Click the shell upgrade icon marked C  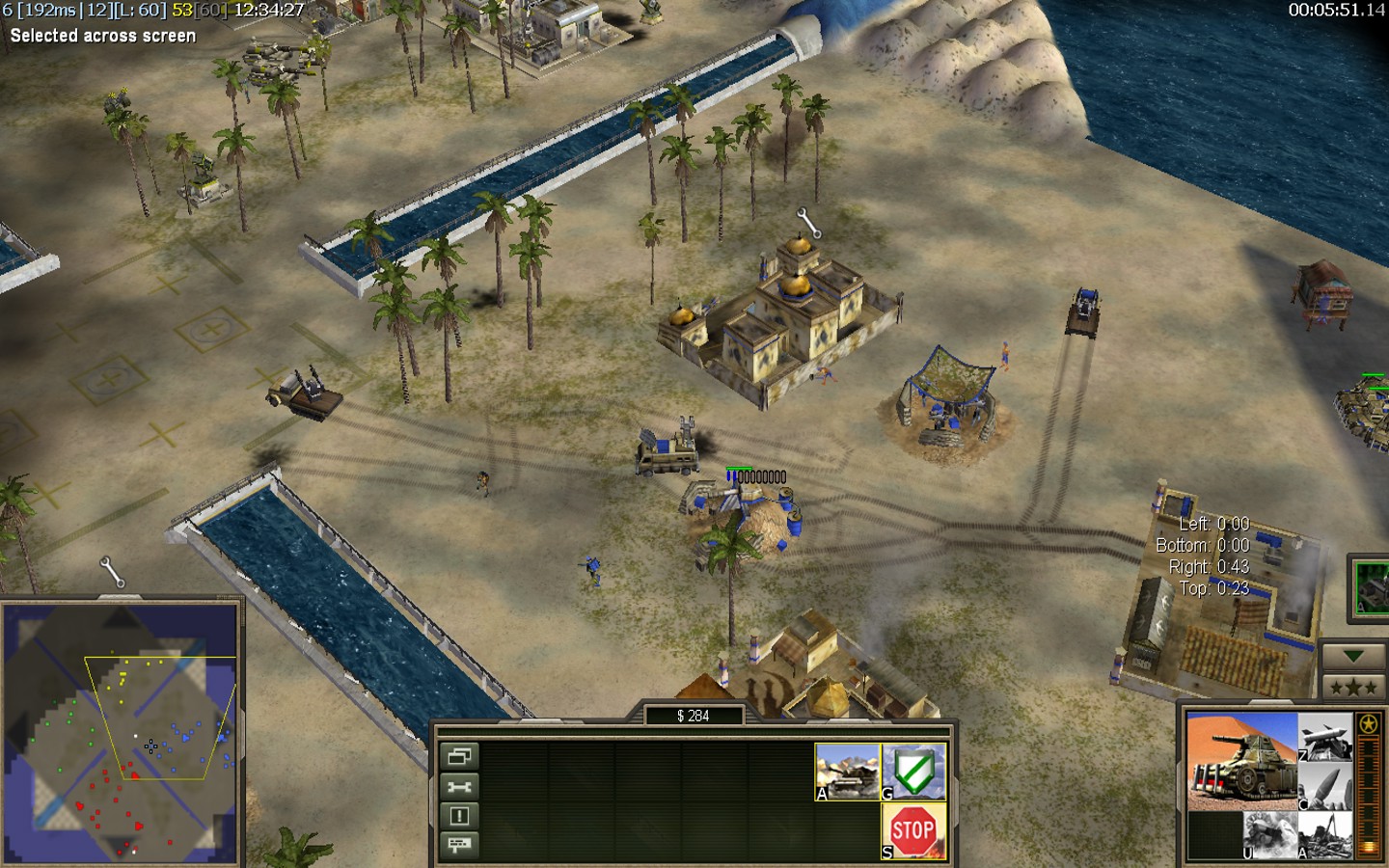click(1325, 786)
